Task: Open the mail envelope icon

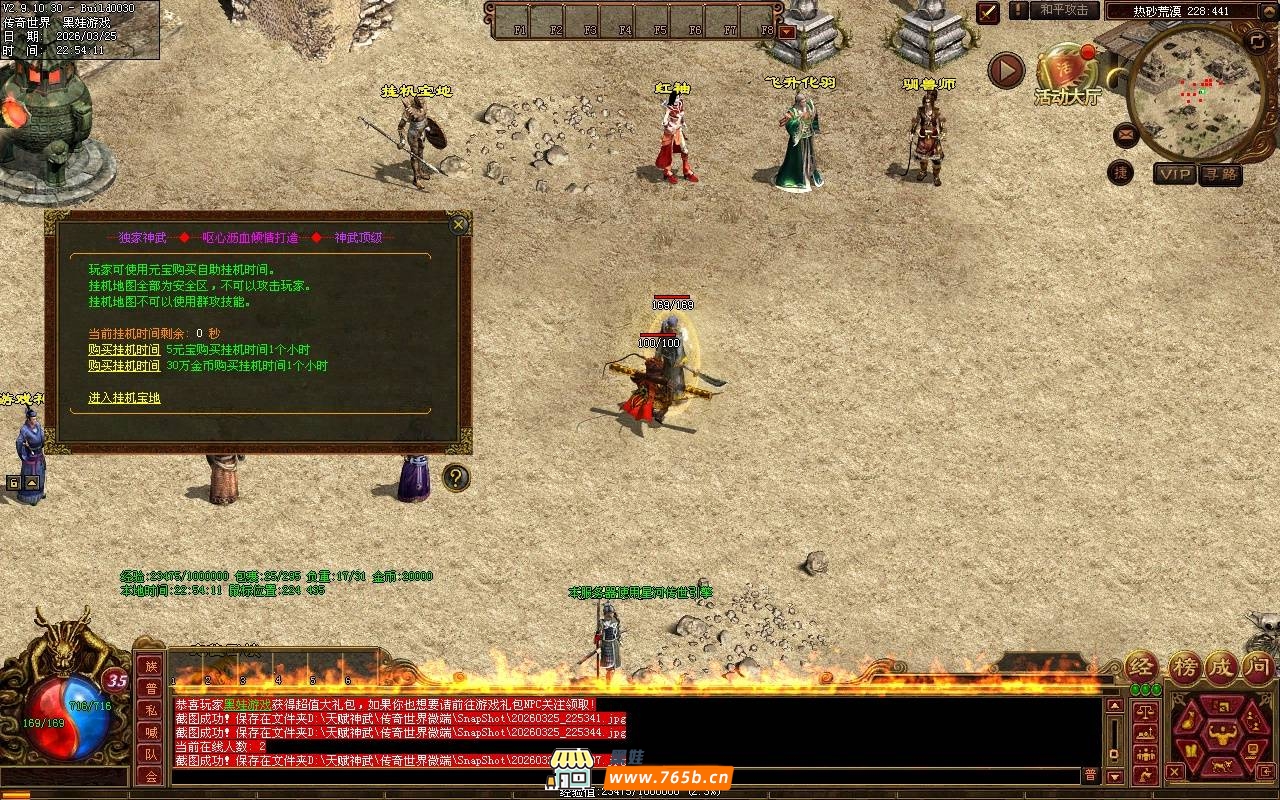Action: coord(1125,132)
